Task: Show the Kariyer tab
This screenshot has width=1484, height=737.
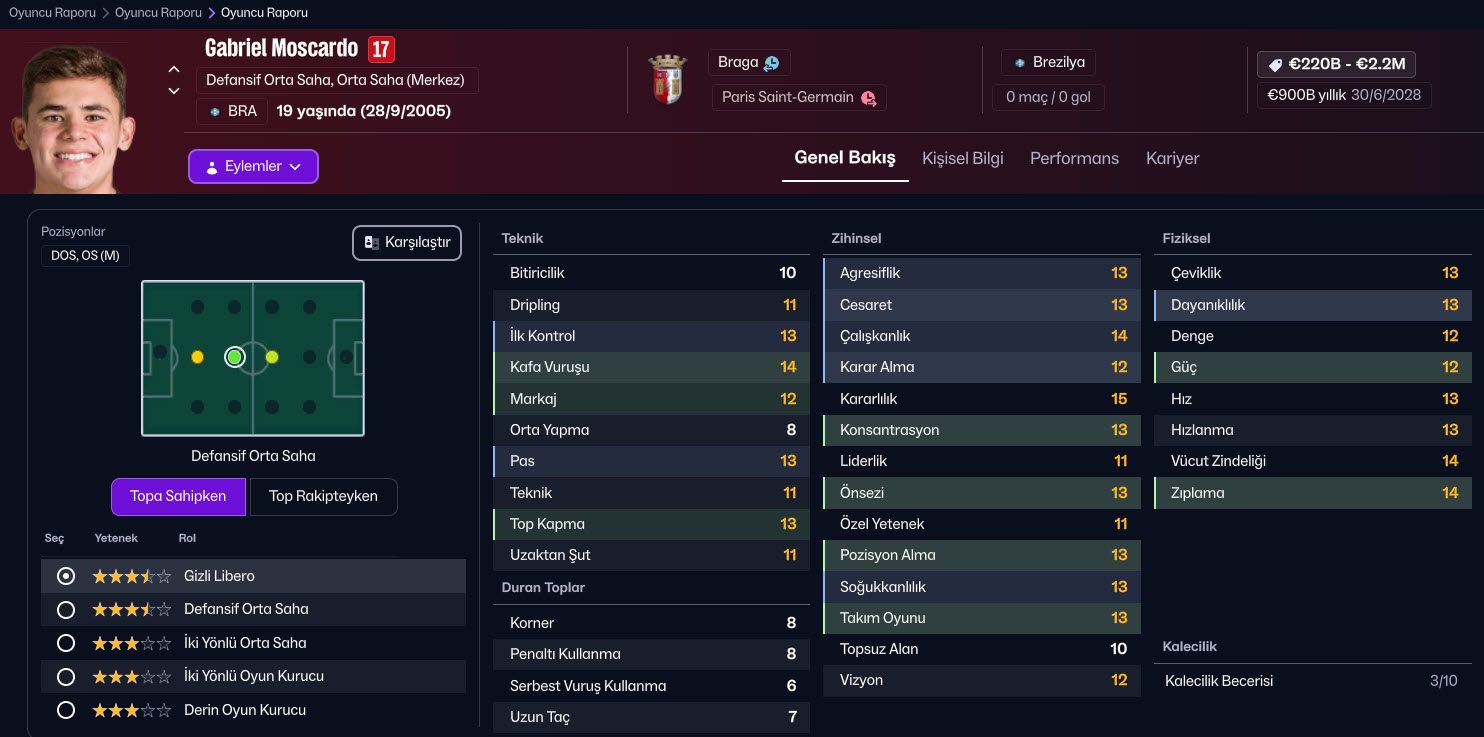Action: click(1172, 158)
